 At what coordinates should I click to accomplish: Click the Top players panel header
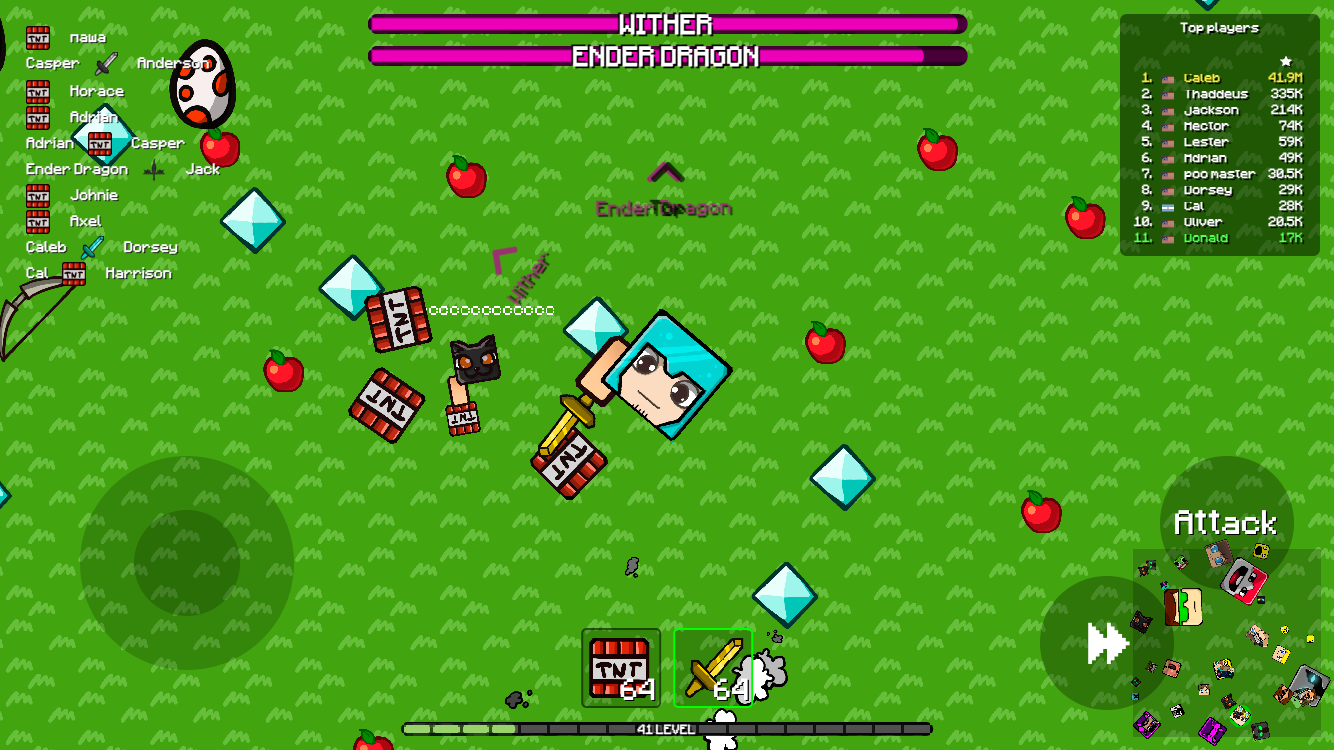1221,27
